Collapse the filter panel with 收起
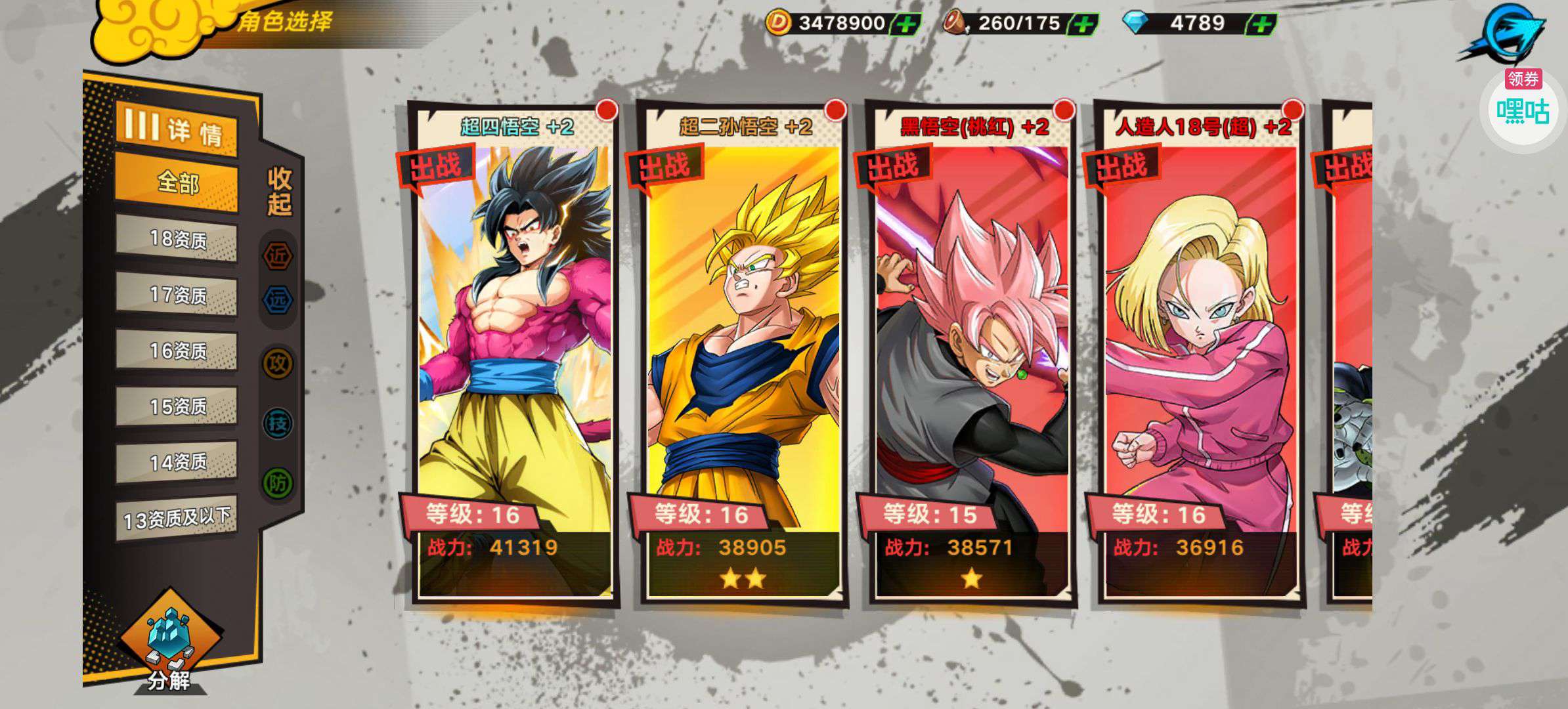Image resolution: width=1568 pixels, height=709 pixels. [x=279, y=191]
